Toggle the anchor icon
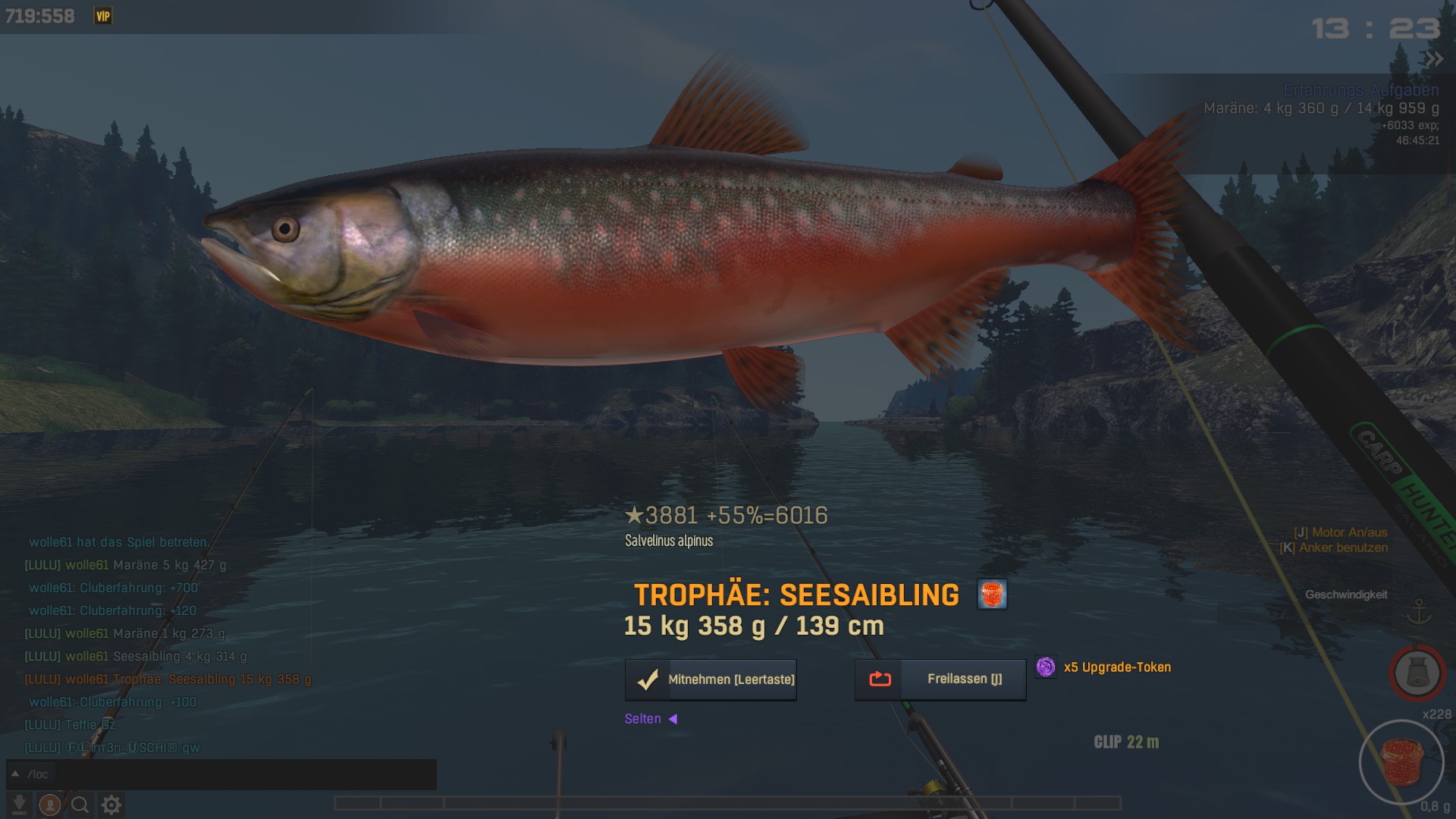This screenshot has height=819, width=1456. pyautogui.click(x=1418, y=612)
